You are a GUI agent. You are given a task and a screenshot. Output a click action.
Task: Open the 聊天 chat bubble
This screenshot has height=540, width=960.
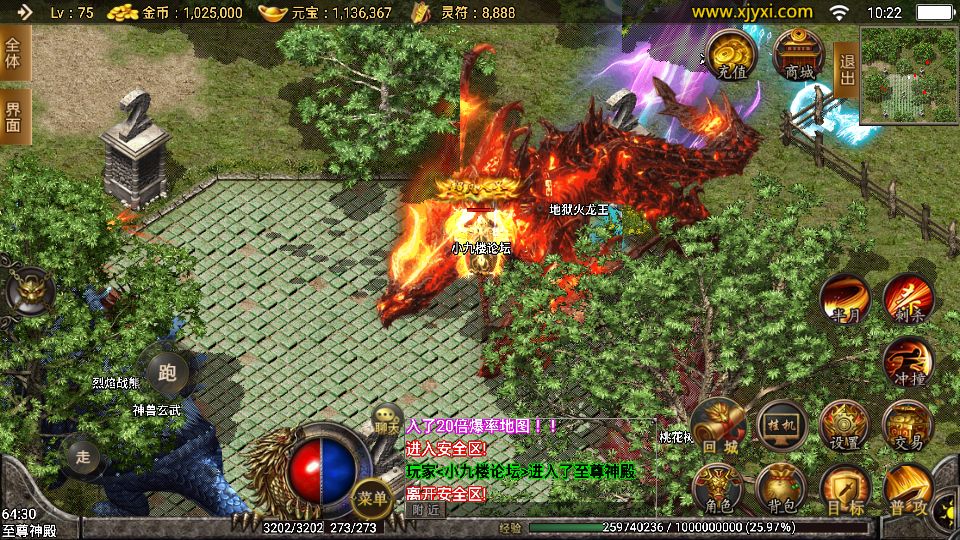[387, 421]
